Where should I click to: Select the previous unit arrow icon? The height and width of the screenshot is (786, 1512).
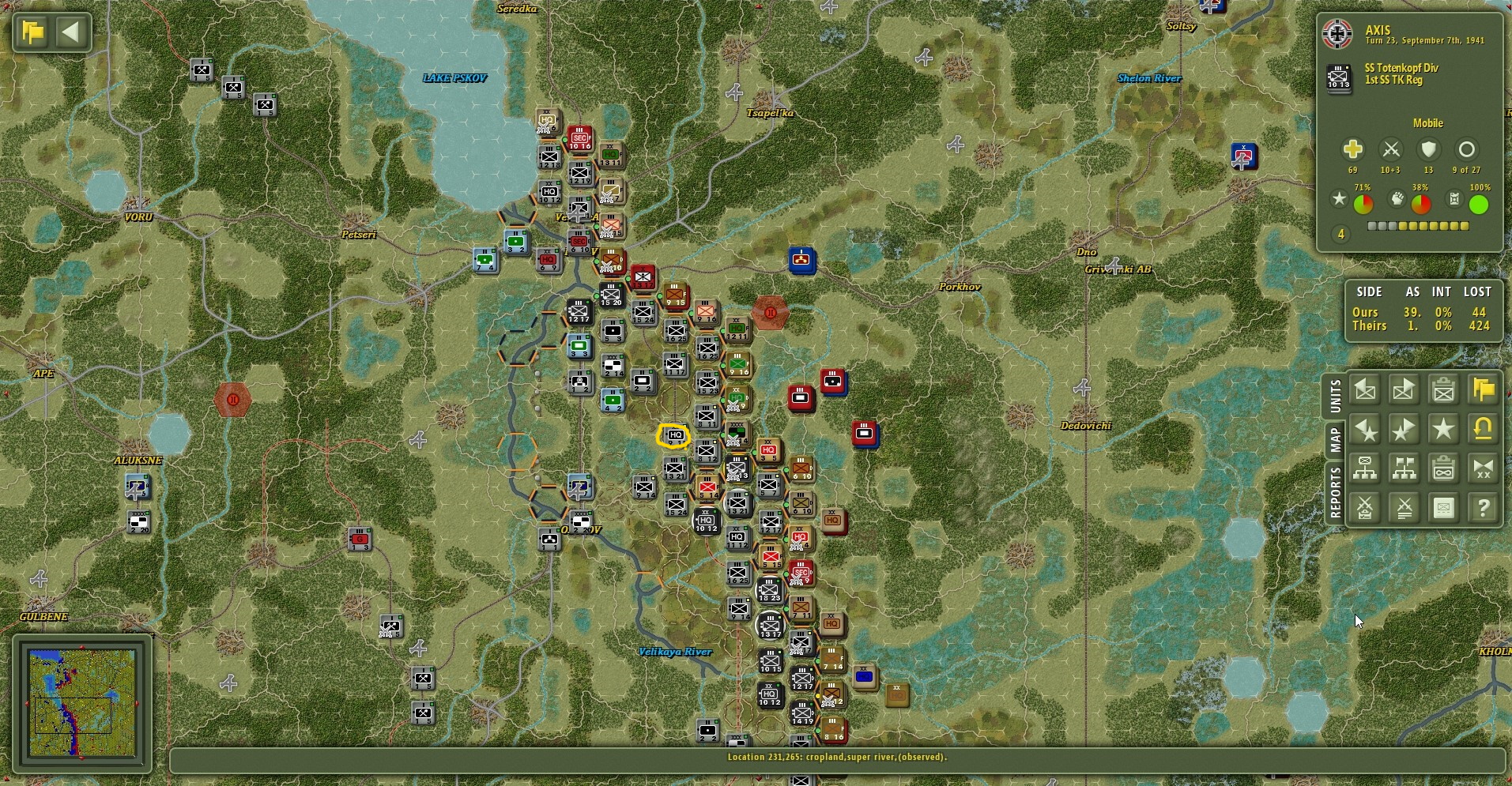(1367, 389)
